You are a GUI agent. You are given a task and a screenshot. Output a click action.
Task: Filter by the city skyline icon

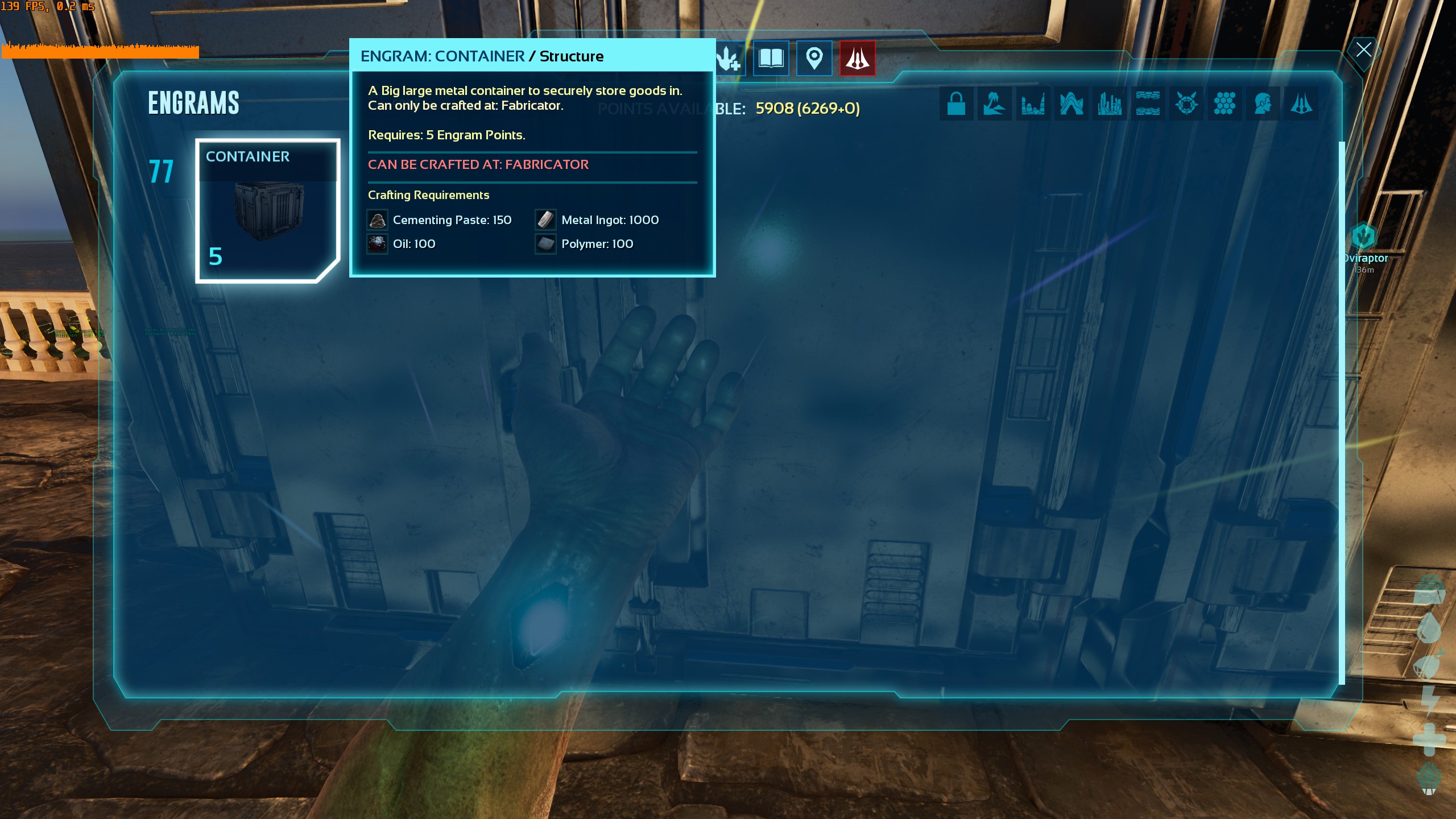pyautogui.click(x=1109, y=104)
